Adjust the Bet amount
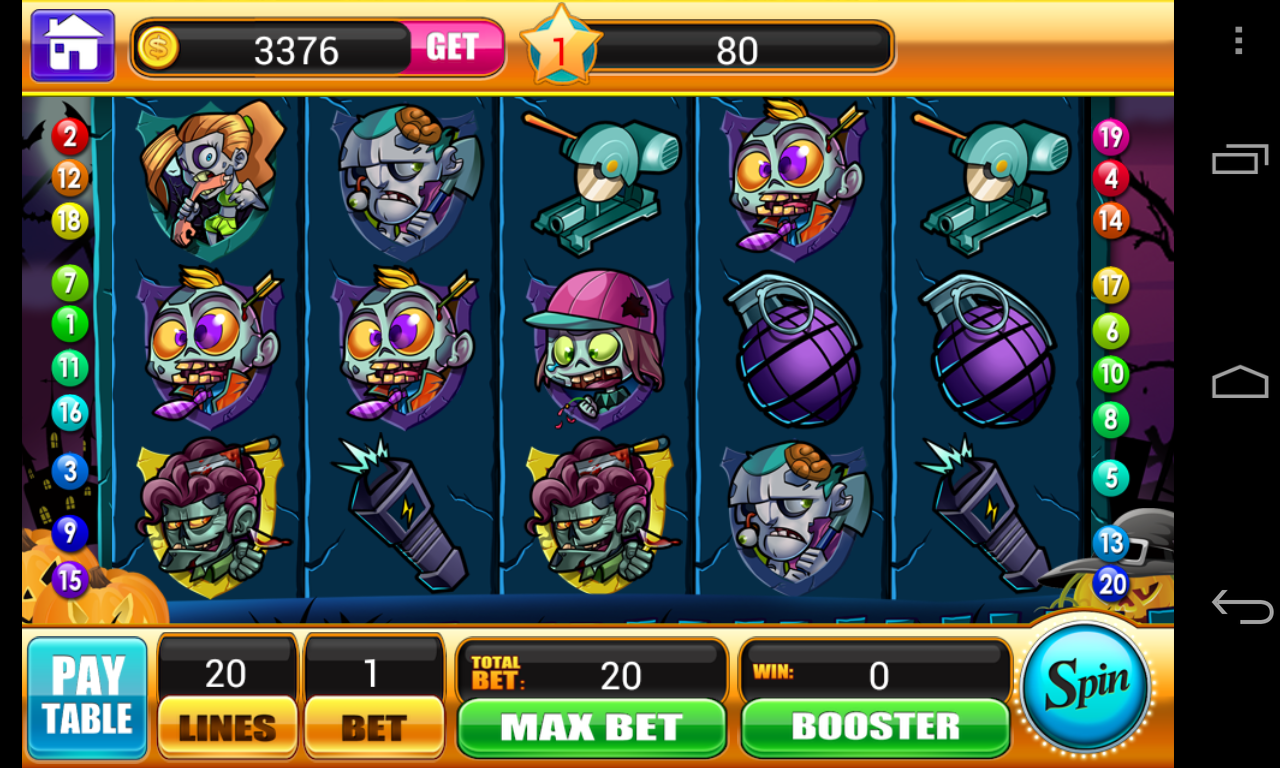This screenshot has height=768, width=1280. [x=374, y=726]
